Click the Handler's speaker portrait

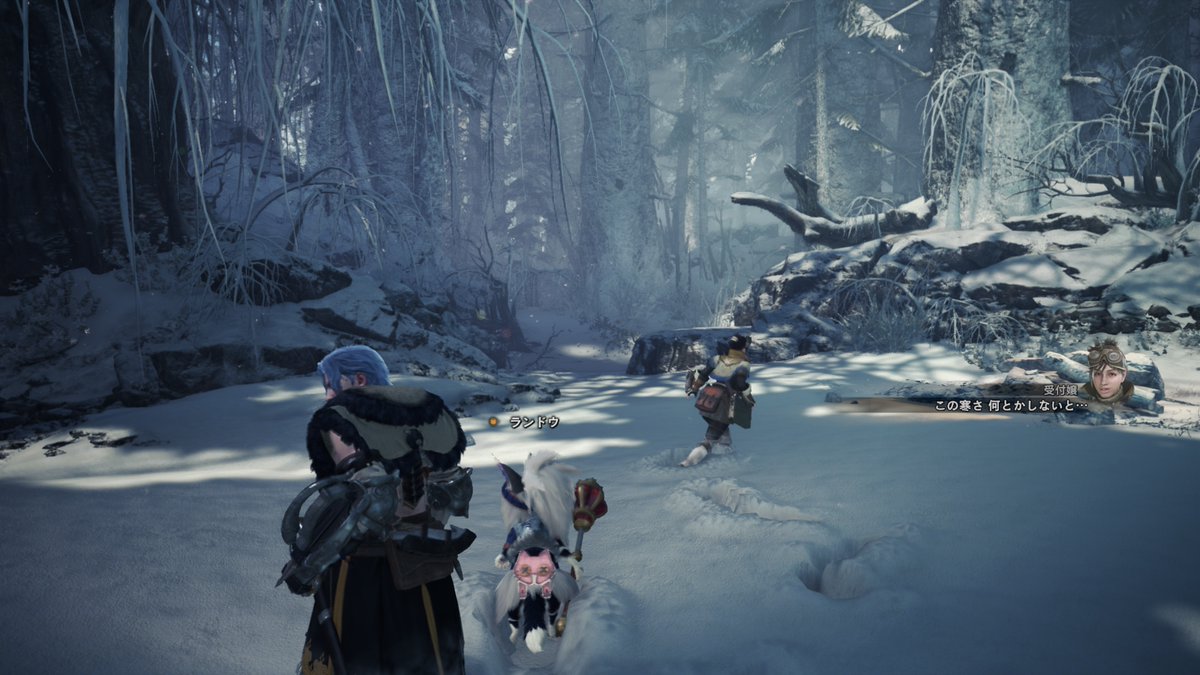click(x=1108, y=373)
